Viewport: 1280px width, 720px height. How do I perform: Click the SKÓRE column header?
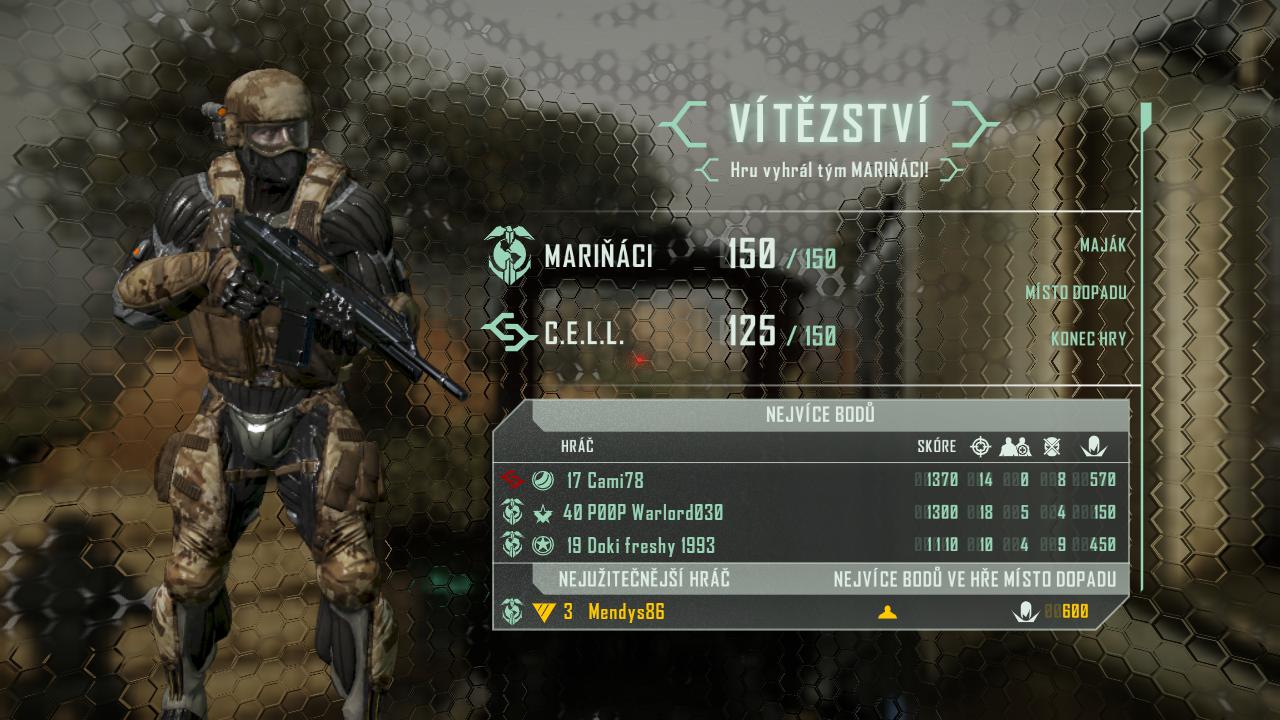(936, 447)
